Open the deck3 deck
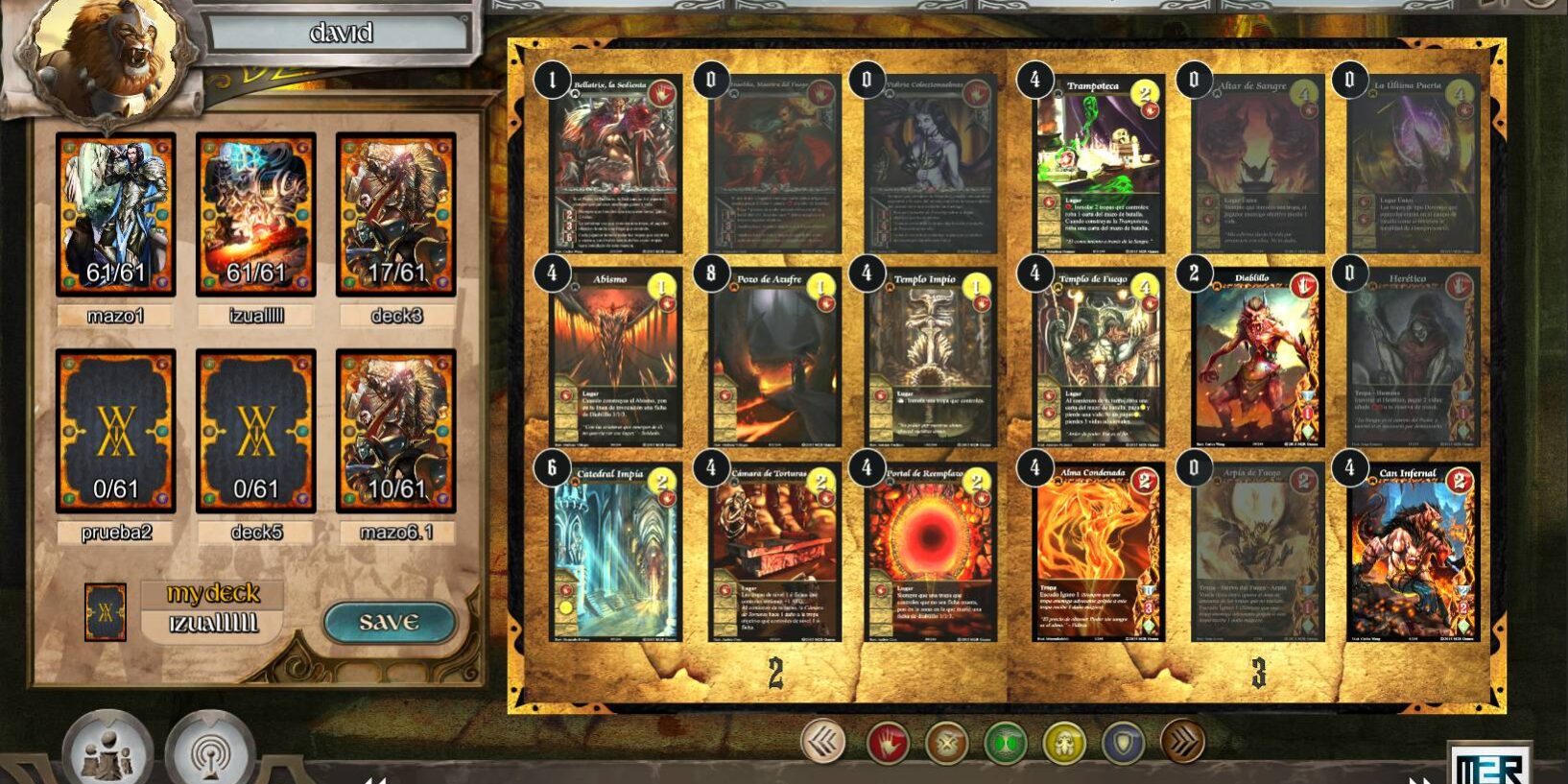The image size is (1568, 784). 396,215
